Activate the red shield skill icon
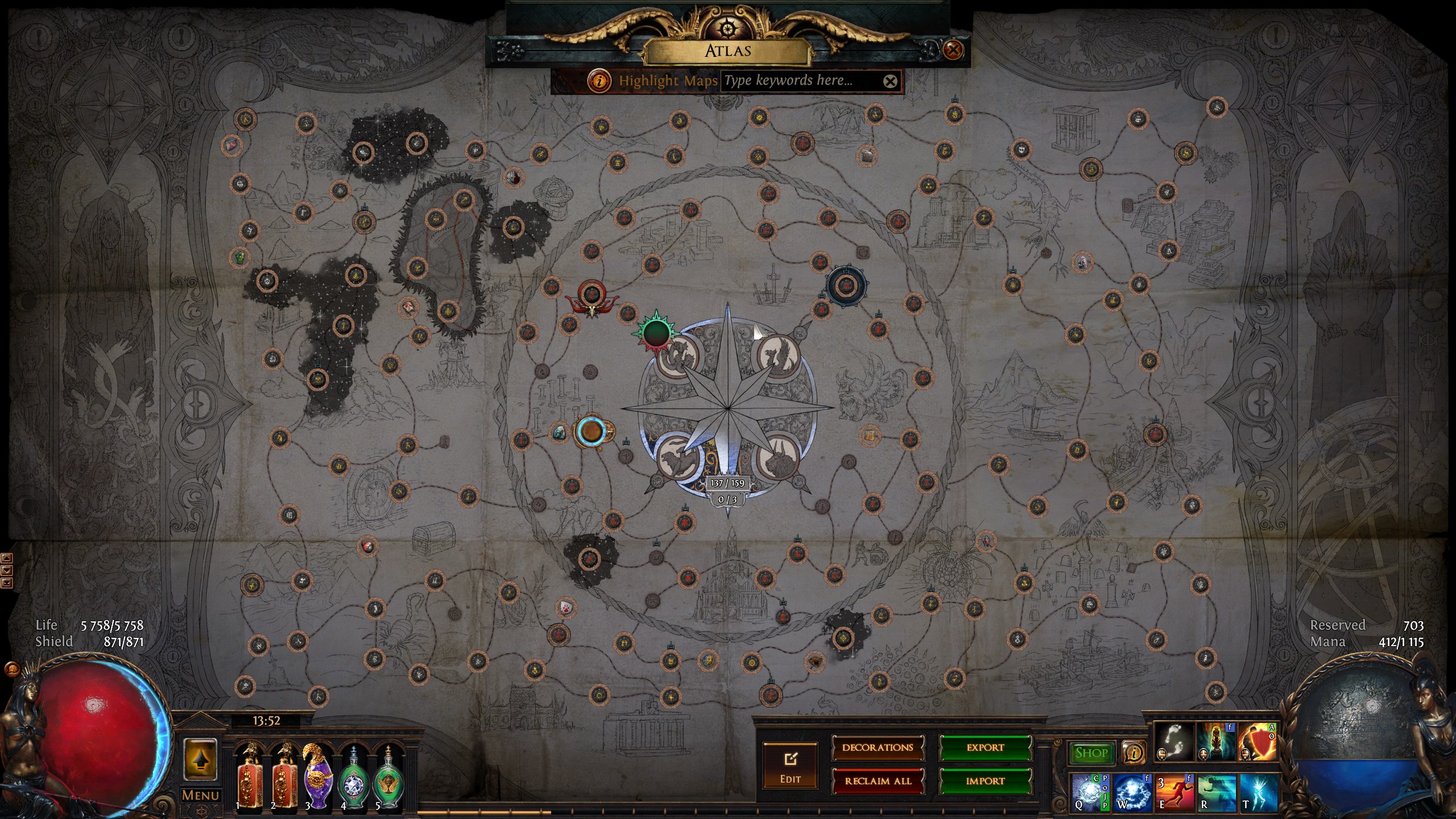Image resolution: width=1456 pixels, height=819 pixels. coord(1257,742)
